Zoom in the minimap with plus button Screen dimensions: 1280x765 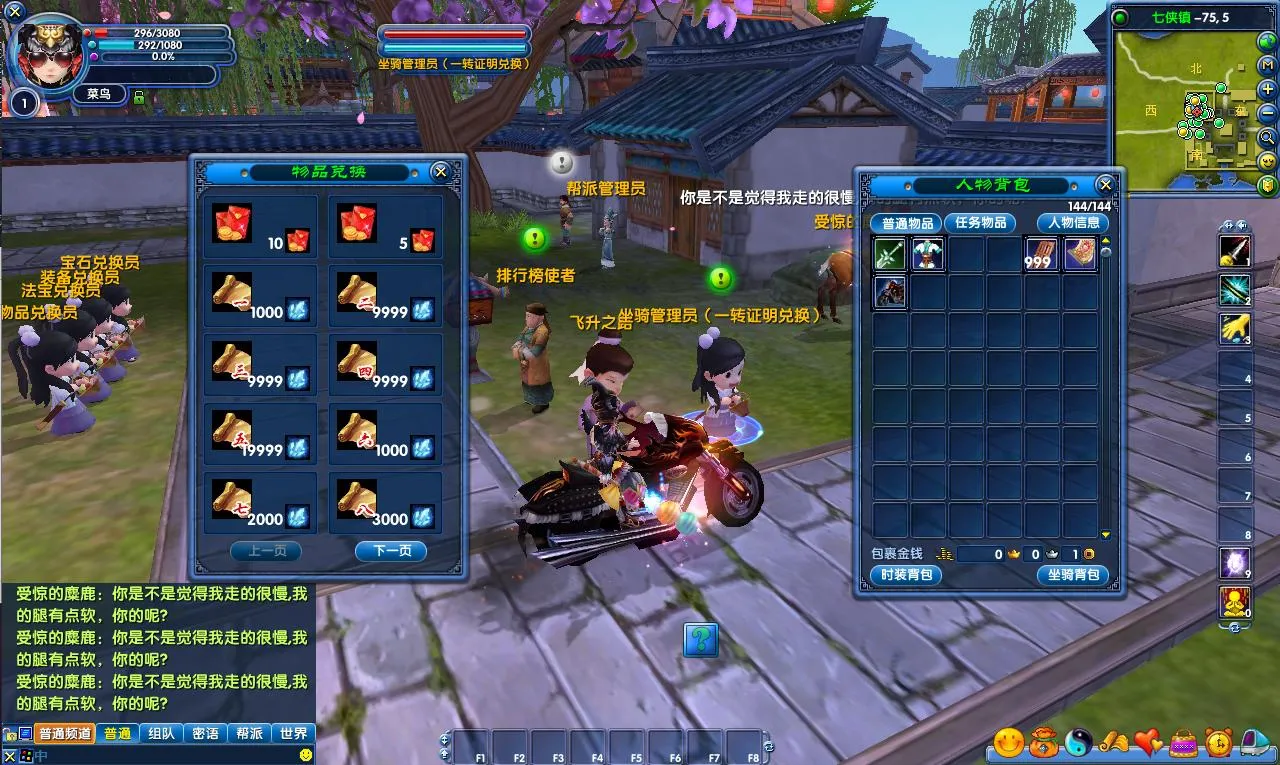click(1268, 89)
